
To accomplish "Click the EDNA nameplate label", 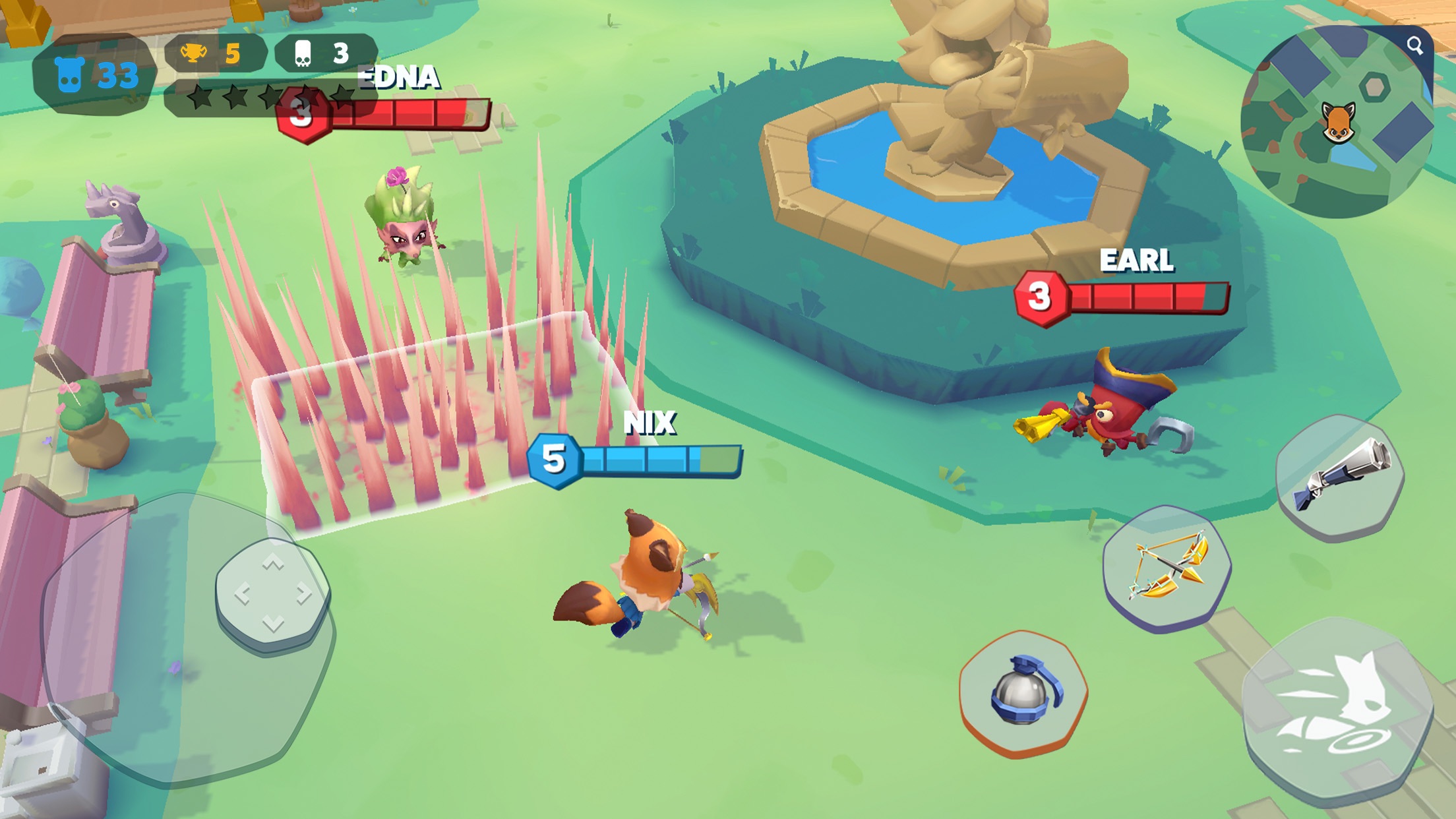I will (398, 78).
